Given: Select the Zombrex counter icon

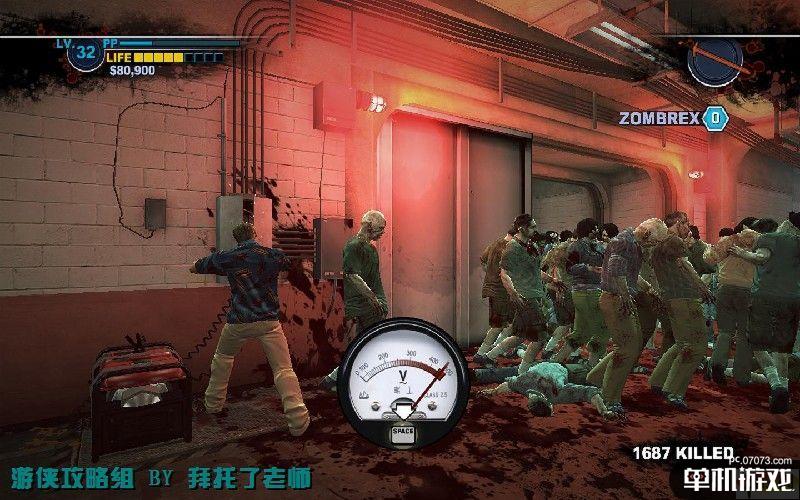Looking at the screenshot, I should [715, 118].
